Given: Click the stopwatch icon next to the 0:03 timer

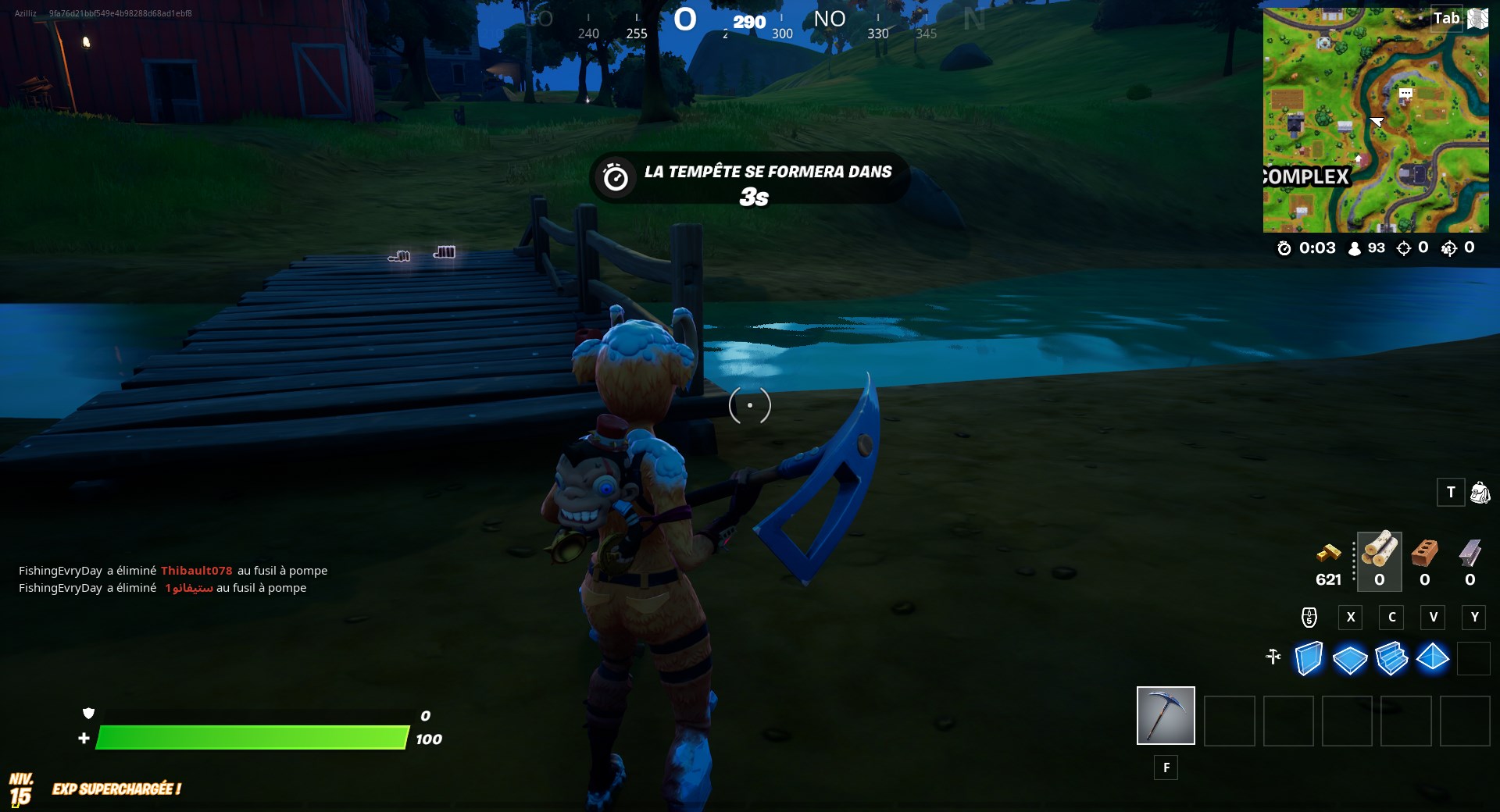Looking at the screenshot, I should pos(1284,248).
